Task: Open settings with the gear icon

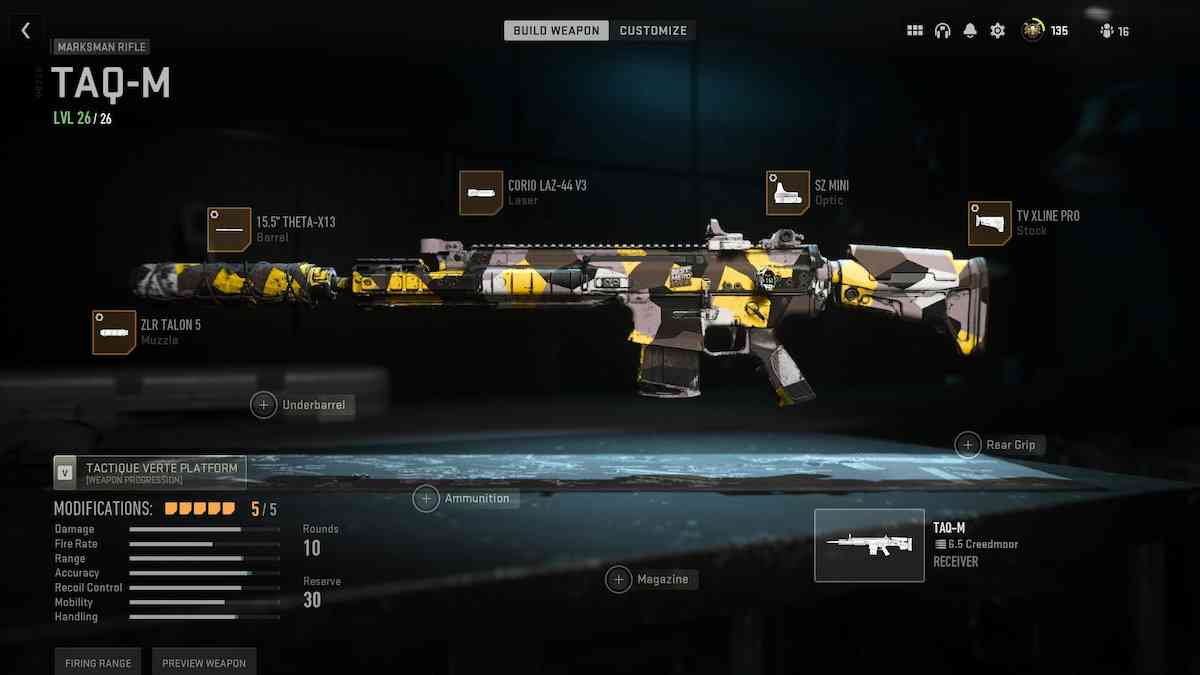Action: tap(997, 31)
